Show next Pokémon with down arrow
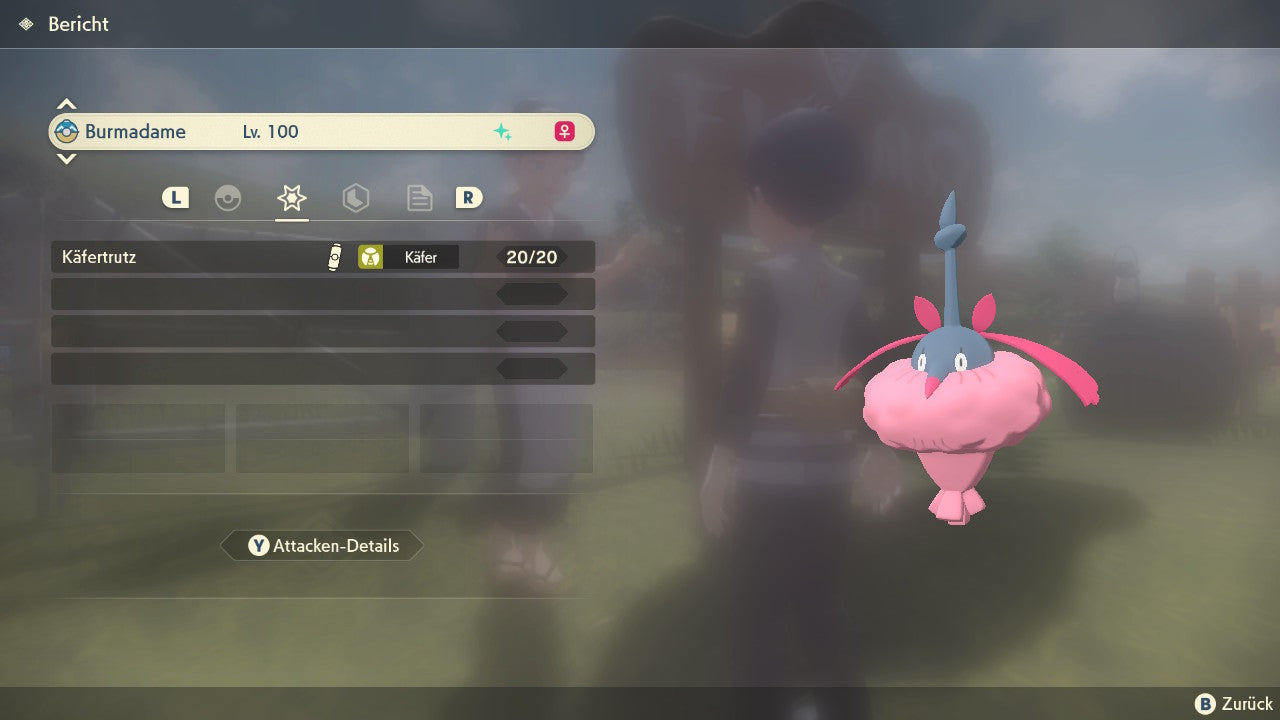 [x=66, y=158]
